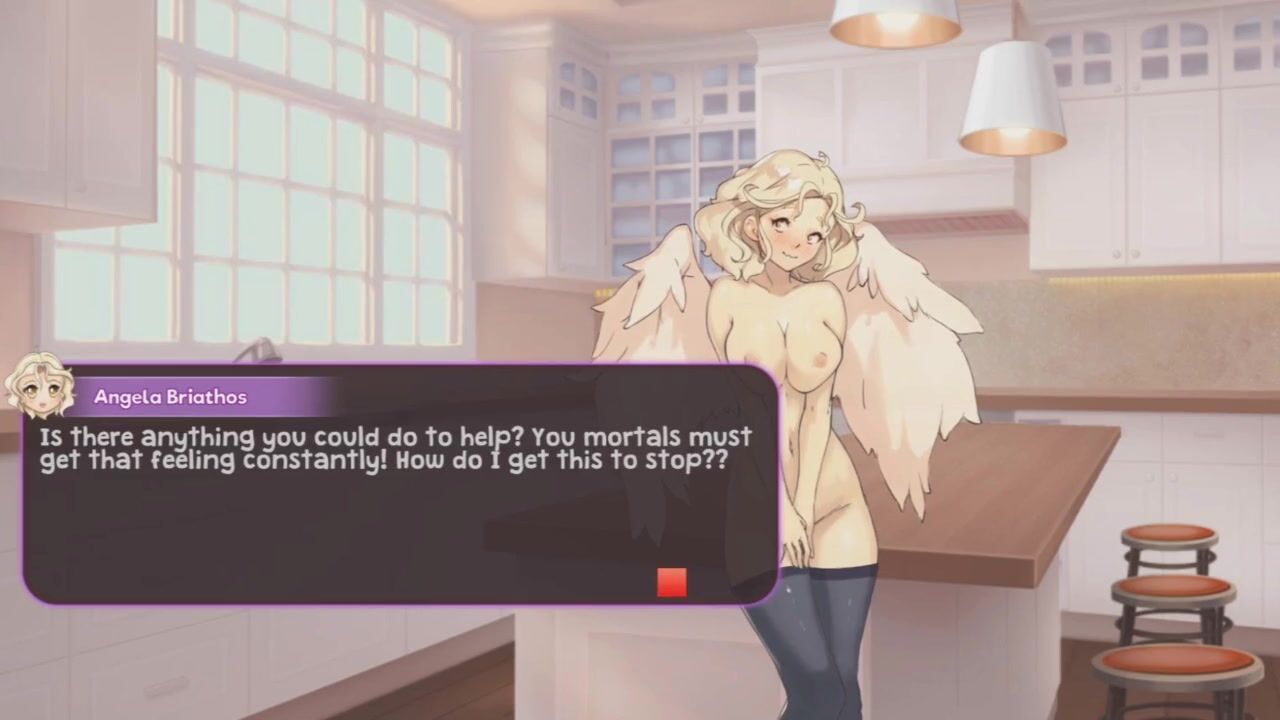Select the speaker portrait icon
The width and height of the screenshot is (1280, 720).
[x=40, y=385]
